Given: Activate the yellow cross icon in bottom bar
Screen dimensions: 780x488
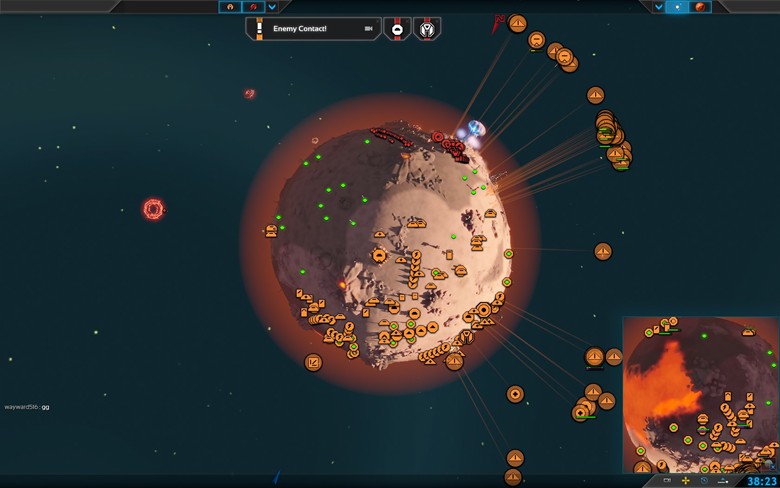Looking at the screenshot, I should [686, 481].
